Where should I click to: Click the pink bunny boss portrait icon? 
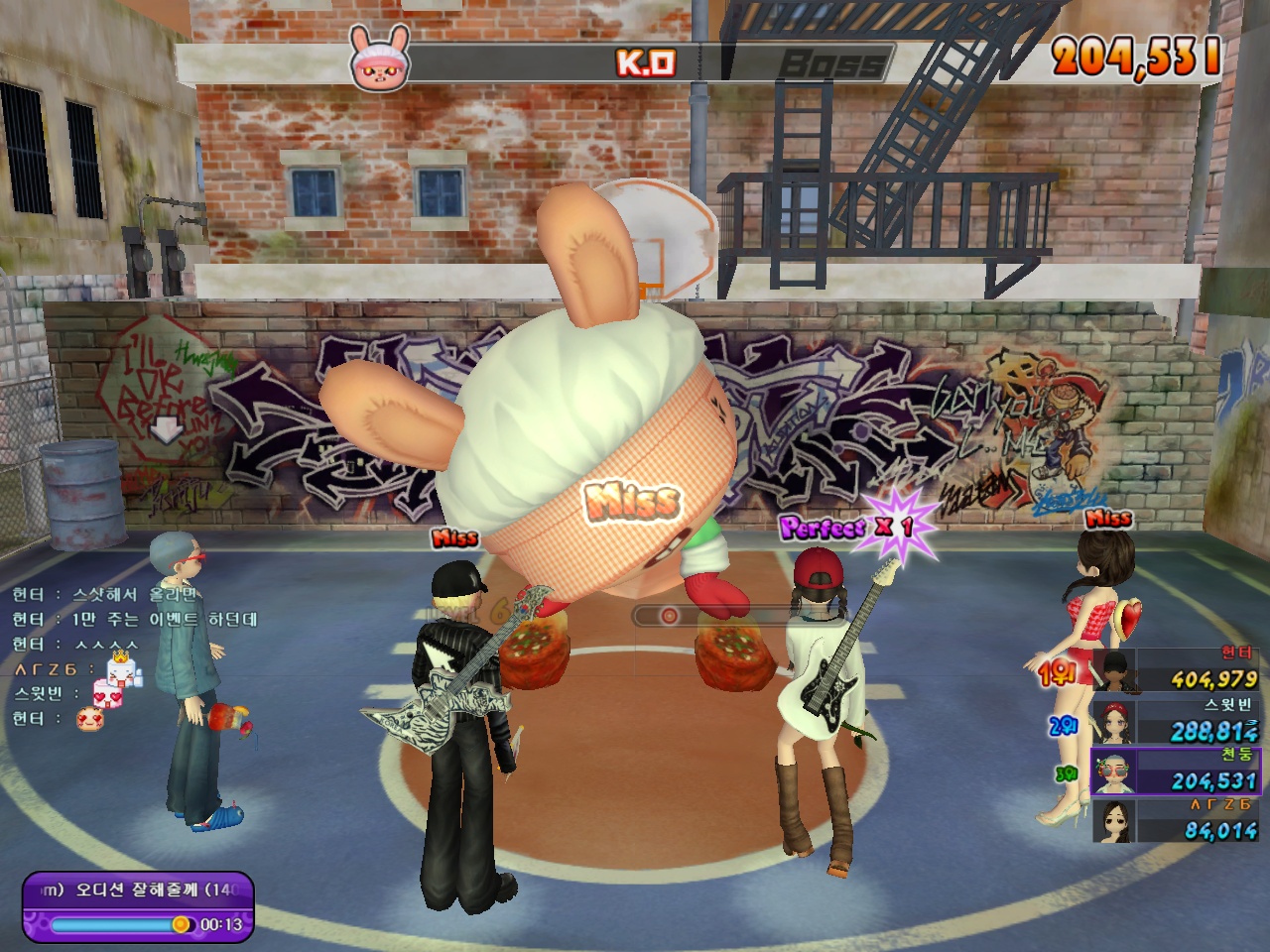coord(379,59)
